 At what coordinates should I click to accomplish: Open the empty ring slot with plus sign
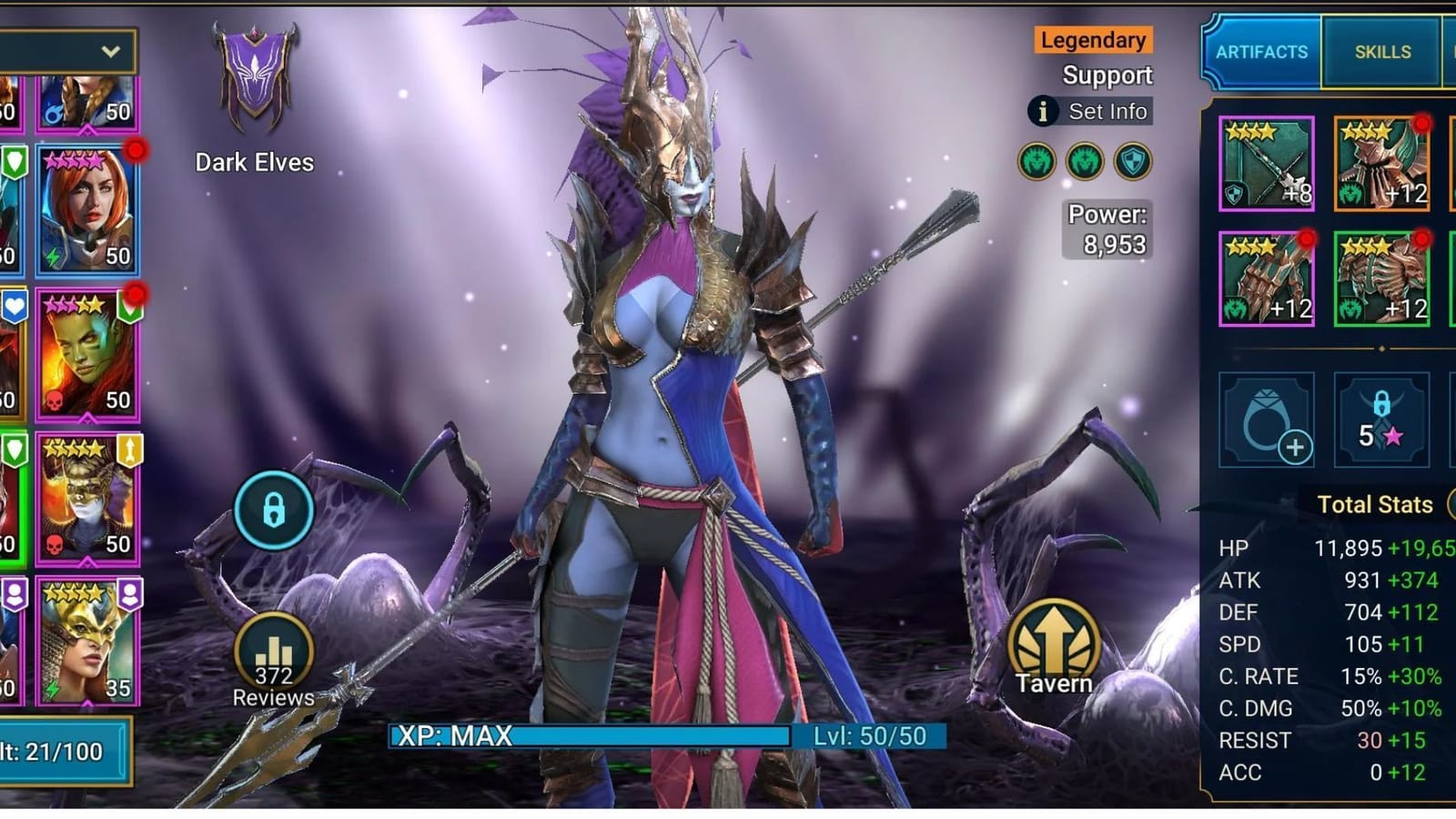coord(1265,419)
